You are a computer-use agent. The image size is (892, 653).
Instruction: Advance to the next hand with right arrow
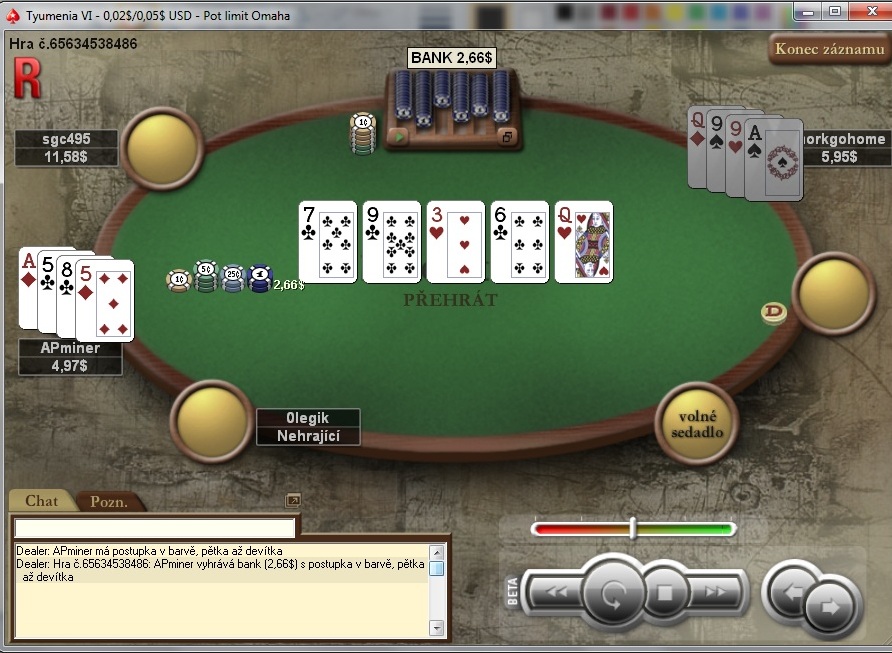[x=829, y=604]
